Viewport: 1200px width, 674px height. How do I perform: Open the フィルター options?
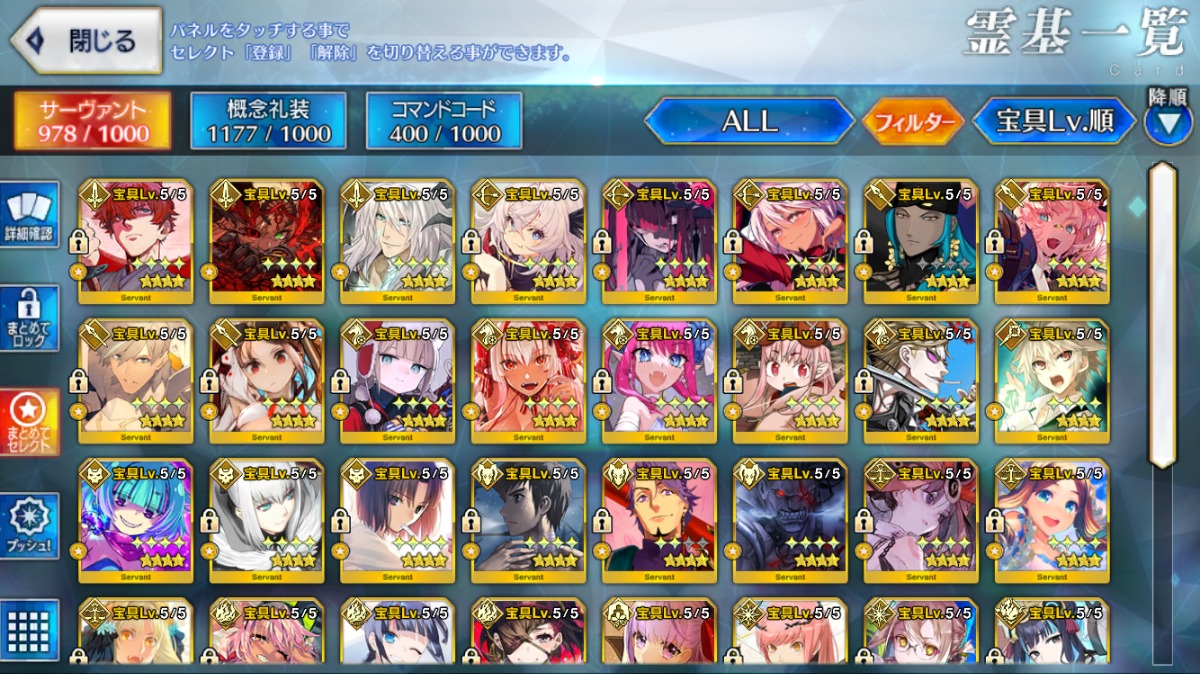click(912, 122)
